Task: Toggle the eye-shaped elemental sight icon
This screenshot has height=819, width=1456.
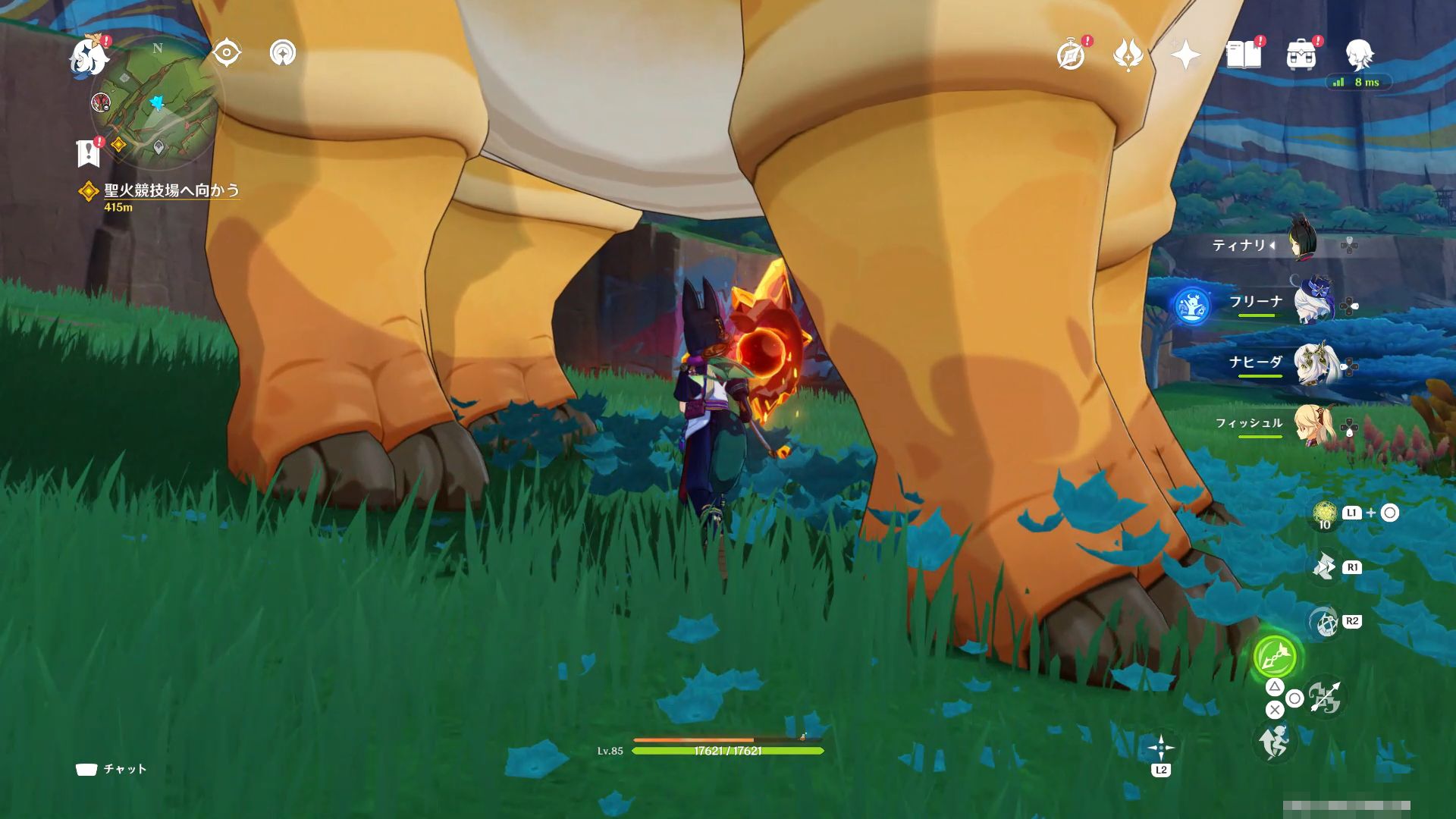Action: click(226, 53)
